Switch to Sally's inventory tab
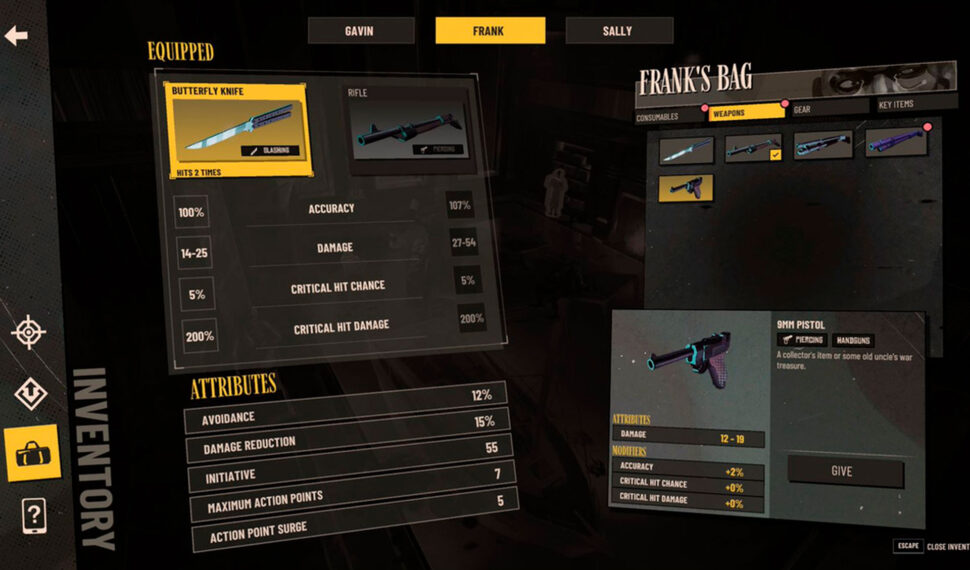 [617, 31]
